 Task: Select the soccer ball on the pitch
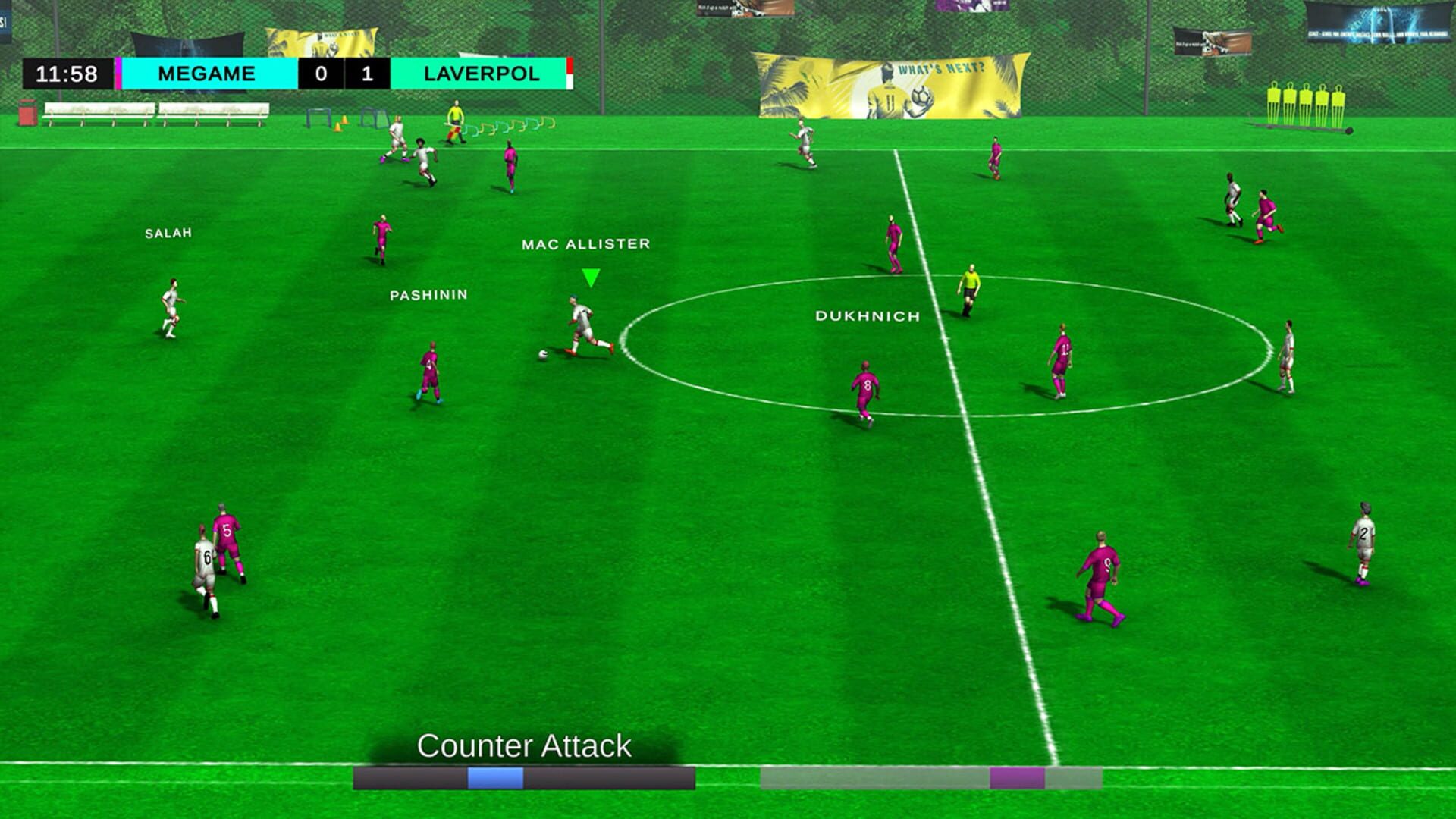coord(543,354)
